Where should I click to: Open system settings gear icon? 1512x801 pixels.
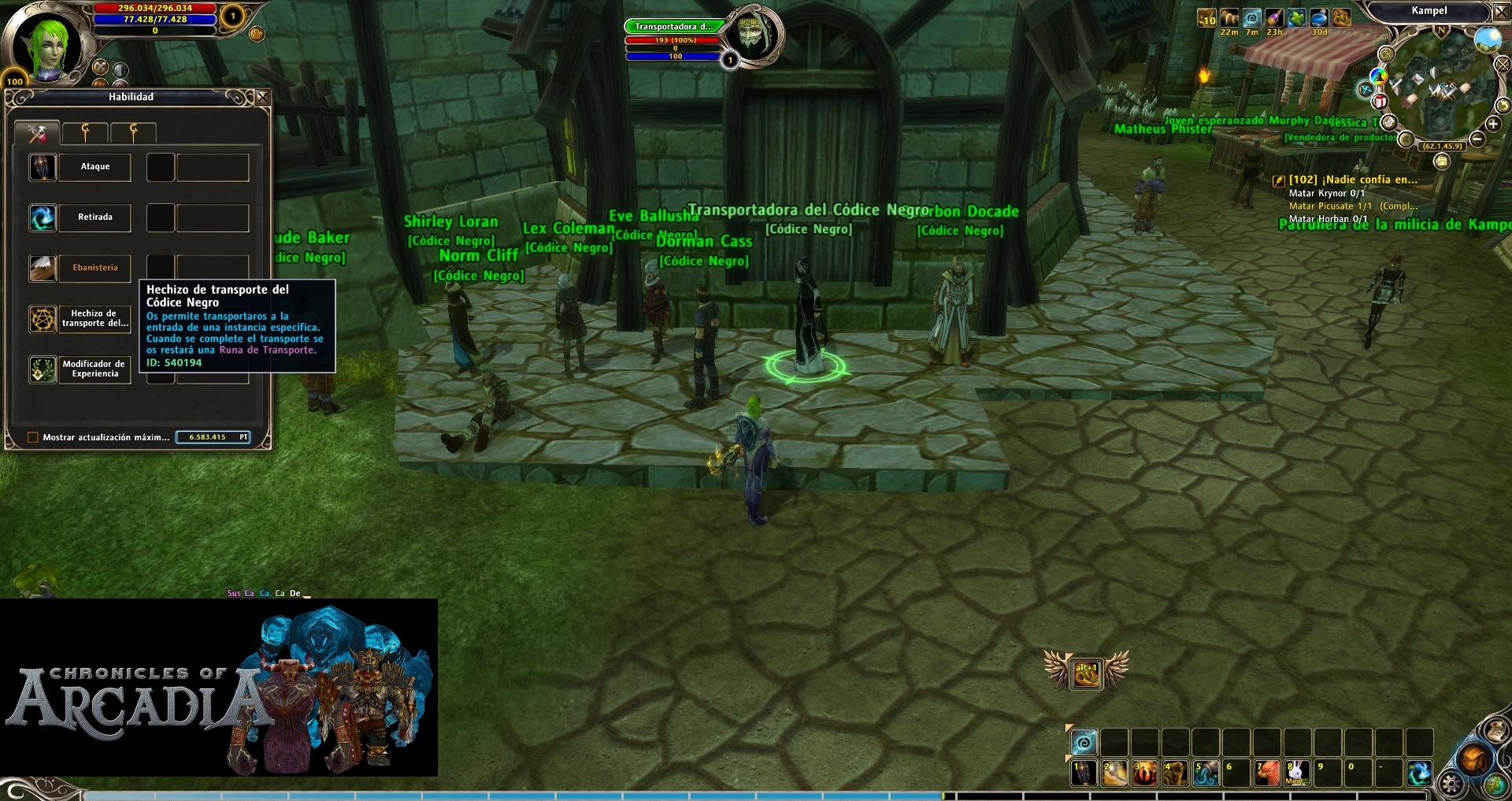[x=1451, y=784]
